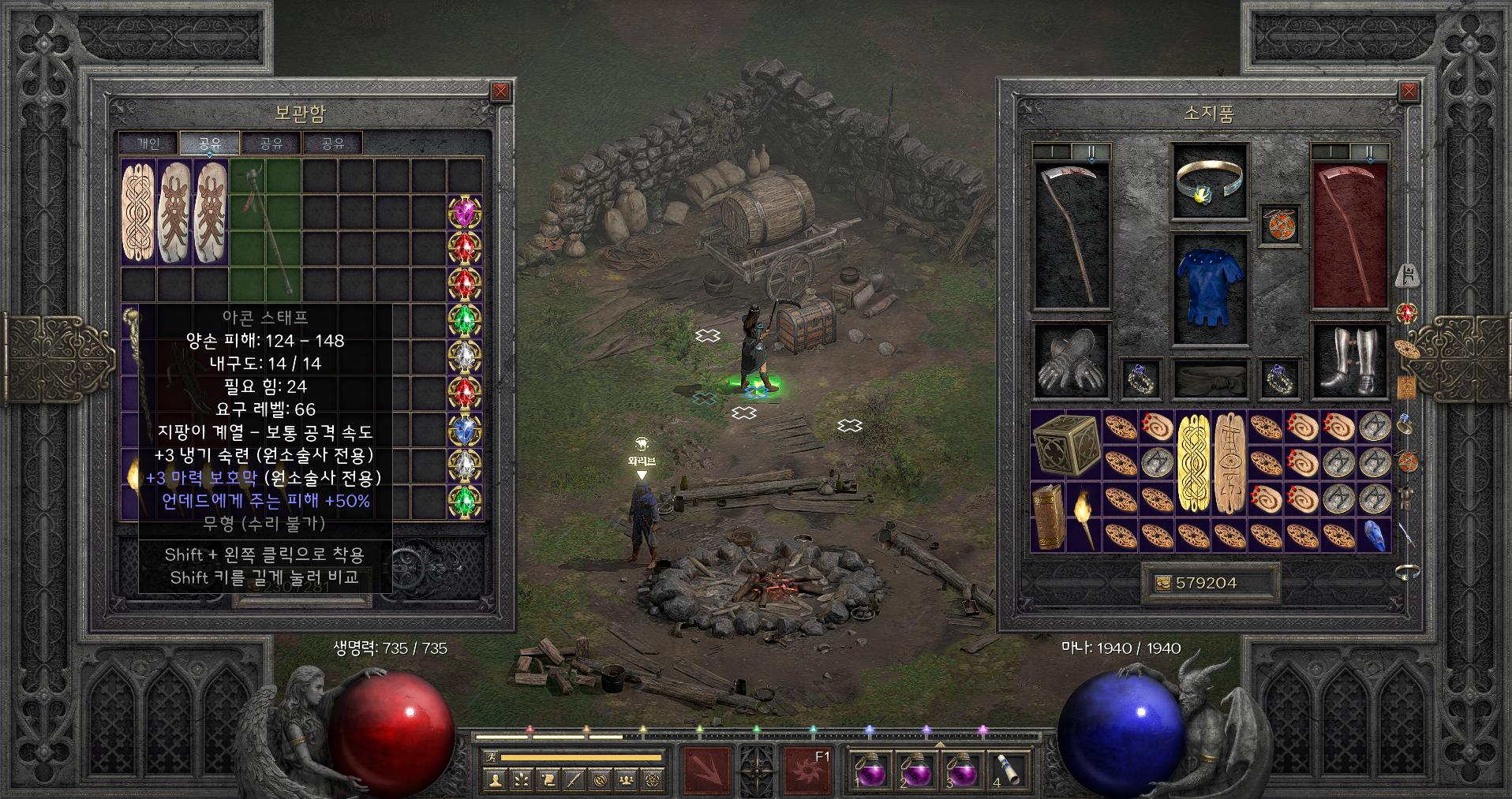Select the equipped circlet helm slot

[1210, 182]
